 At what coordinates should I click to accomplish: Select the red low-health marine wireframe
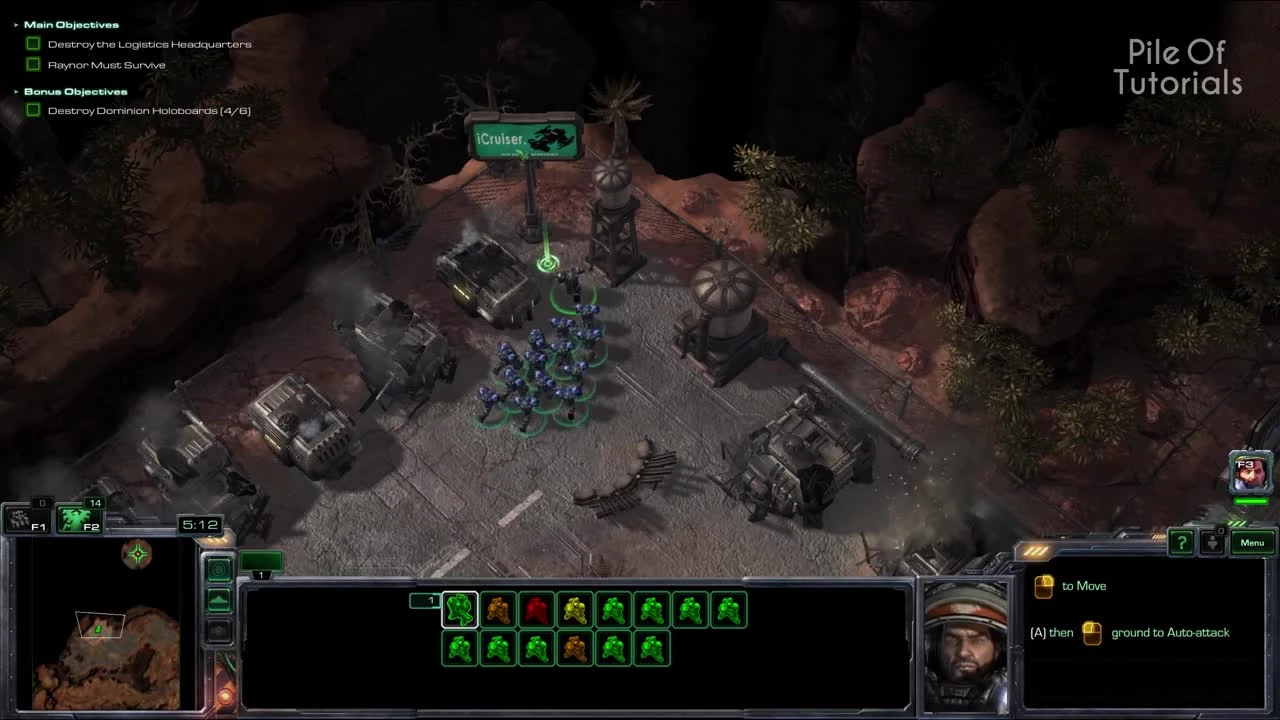click(x=537, y=609)
